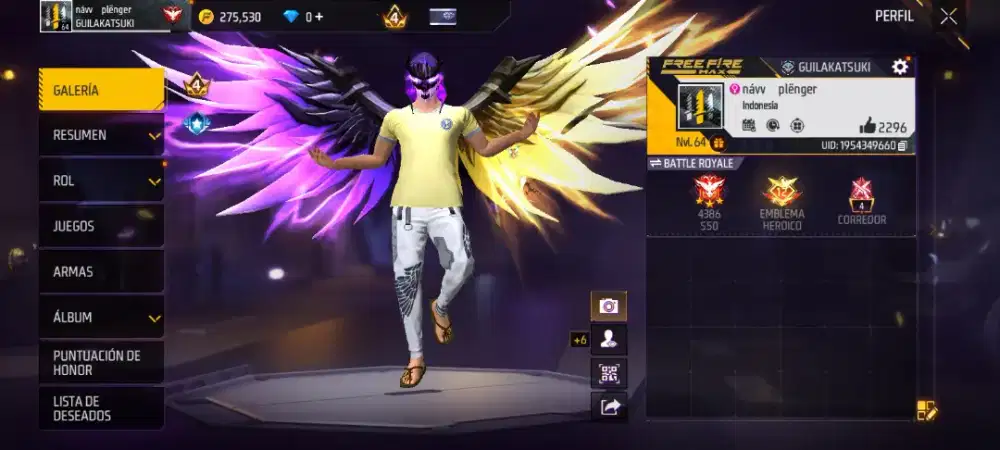Click the yellow edit layout icon
1000x450 pixels.
point(926,410)
